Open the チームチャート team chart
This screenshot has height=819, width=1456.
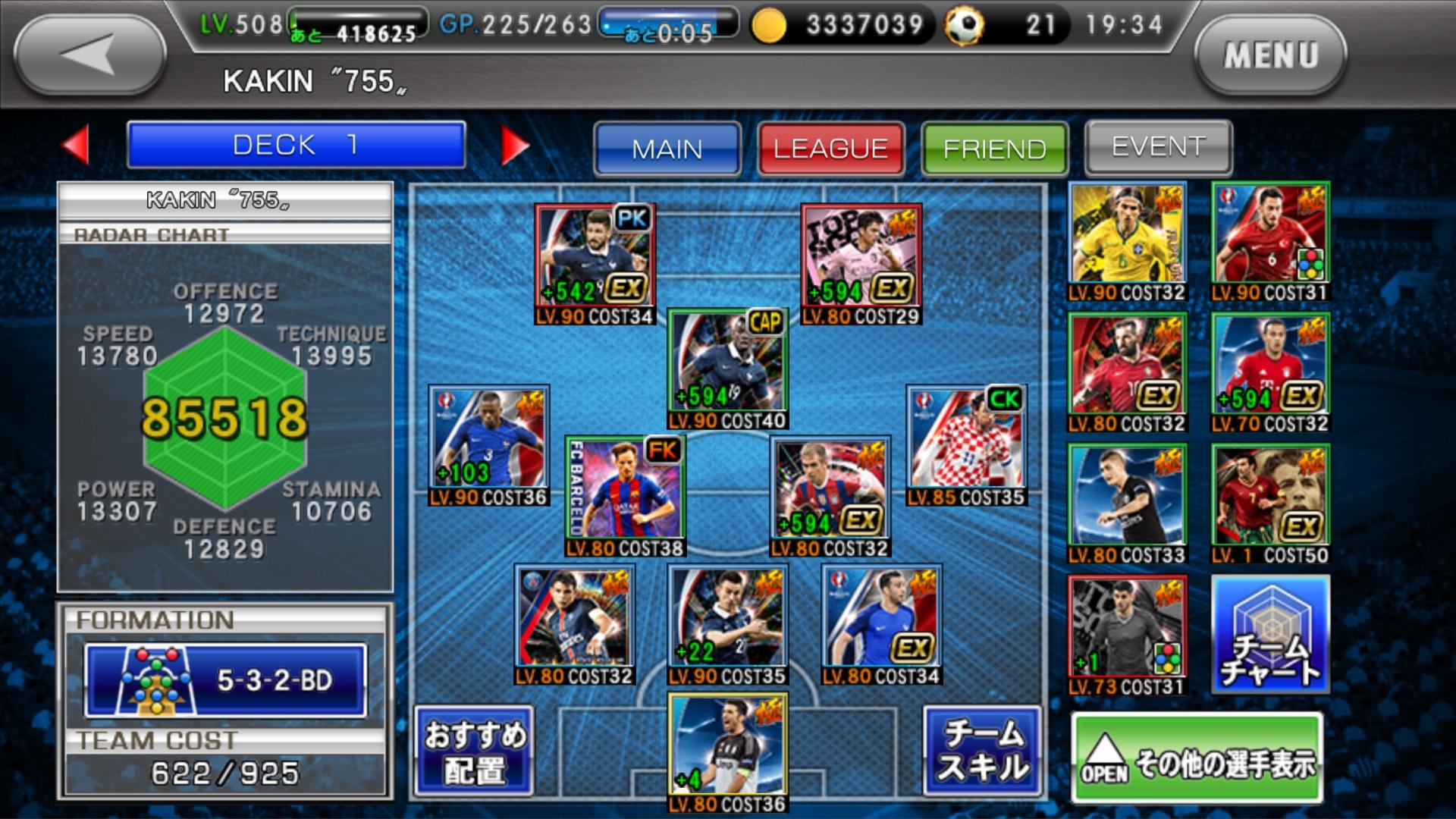[1270, 634]
